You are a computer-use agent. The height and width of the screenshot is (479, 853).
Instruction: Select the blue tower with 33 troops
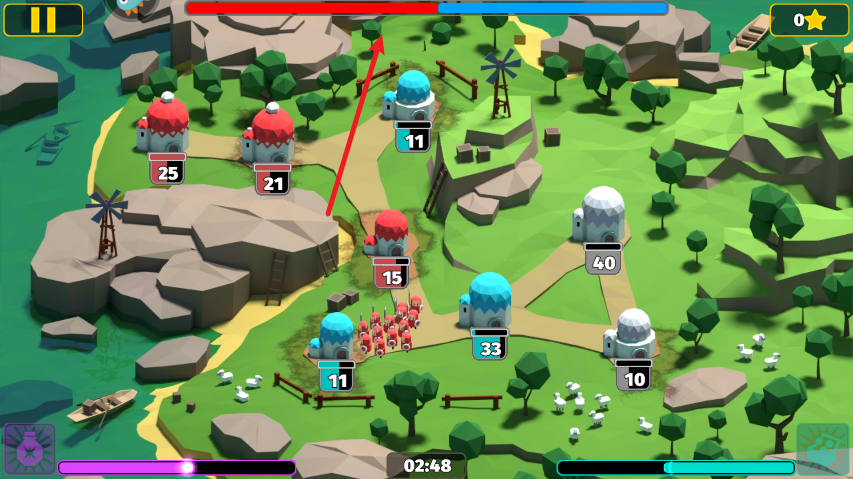(489, 302)
